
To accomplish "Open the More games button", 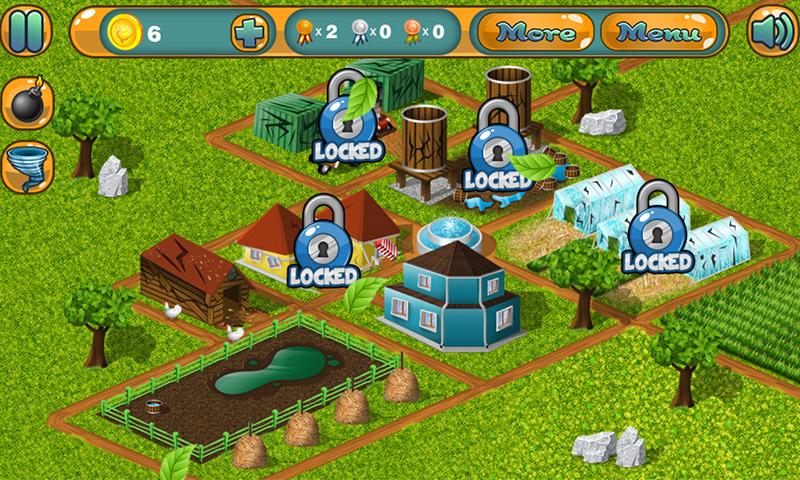I will (535, 31).
